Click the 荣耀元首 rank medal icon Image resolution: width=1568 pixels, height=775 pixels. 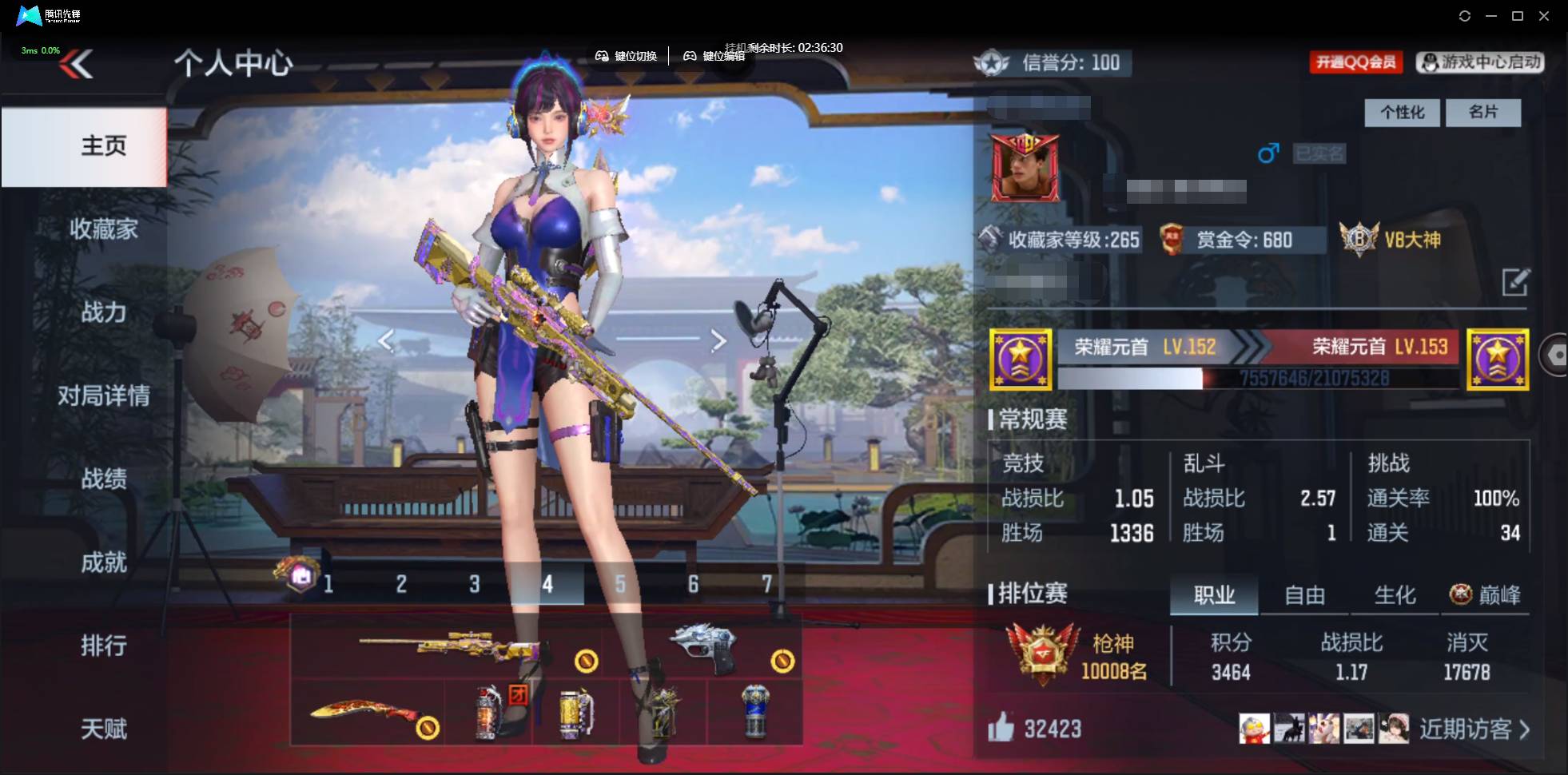pyautogui.click(x=1021, y=359)
